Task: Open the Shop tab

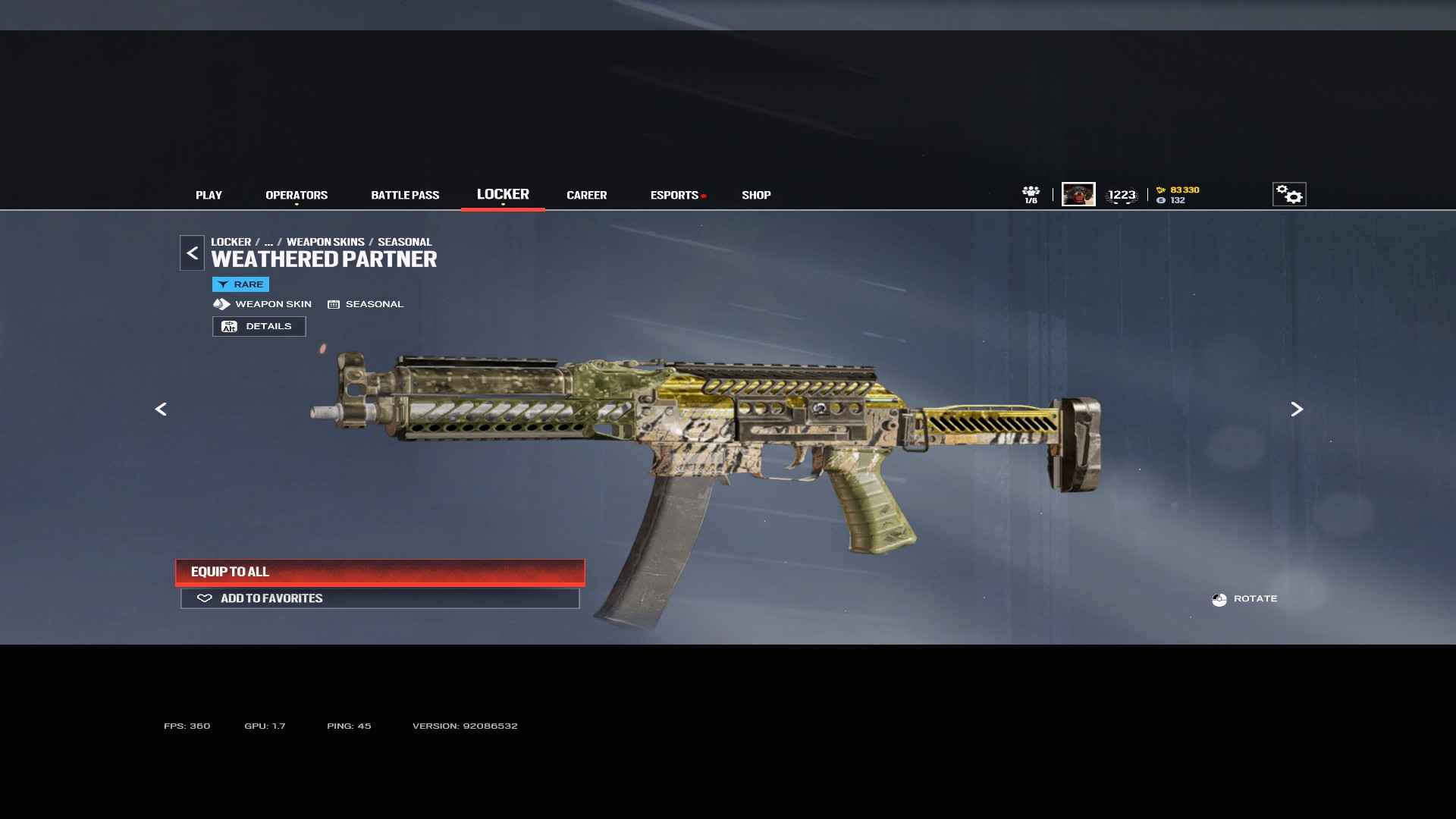Action: coord(756,196)
